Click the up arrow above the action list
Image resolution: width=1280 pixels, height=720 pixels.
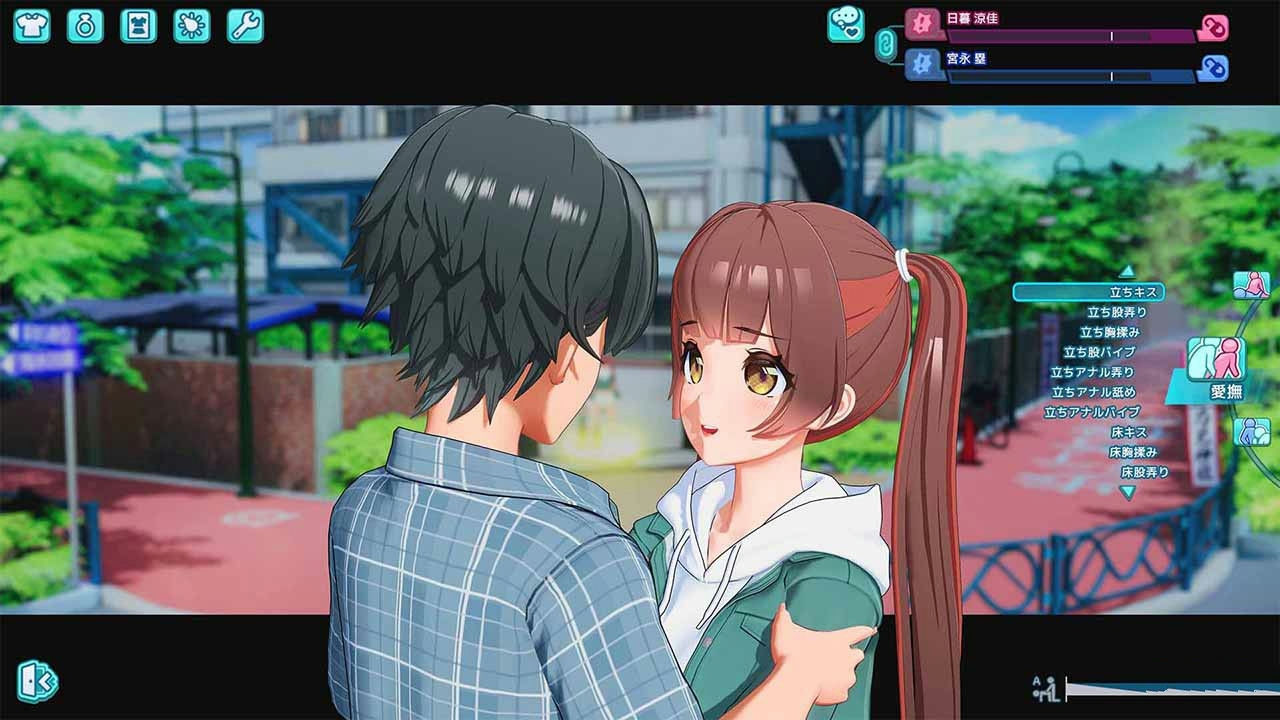point(1127,273)
